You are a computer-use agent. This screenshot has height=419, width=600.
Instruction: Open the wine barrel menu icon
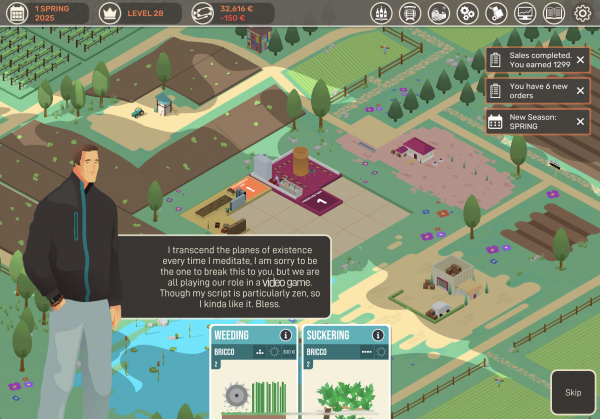(409, 14)
